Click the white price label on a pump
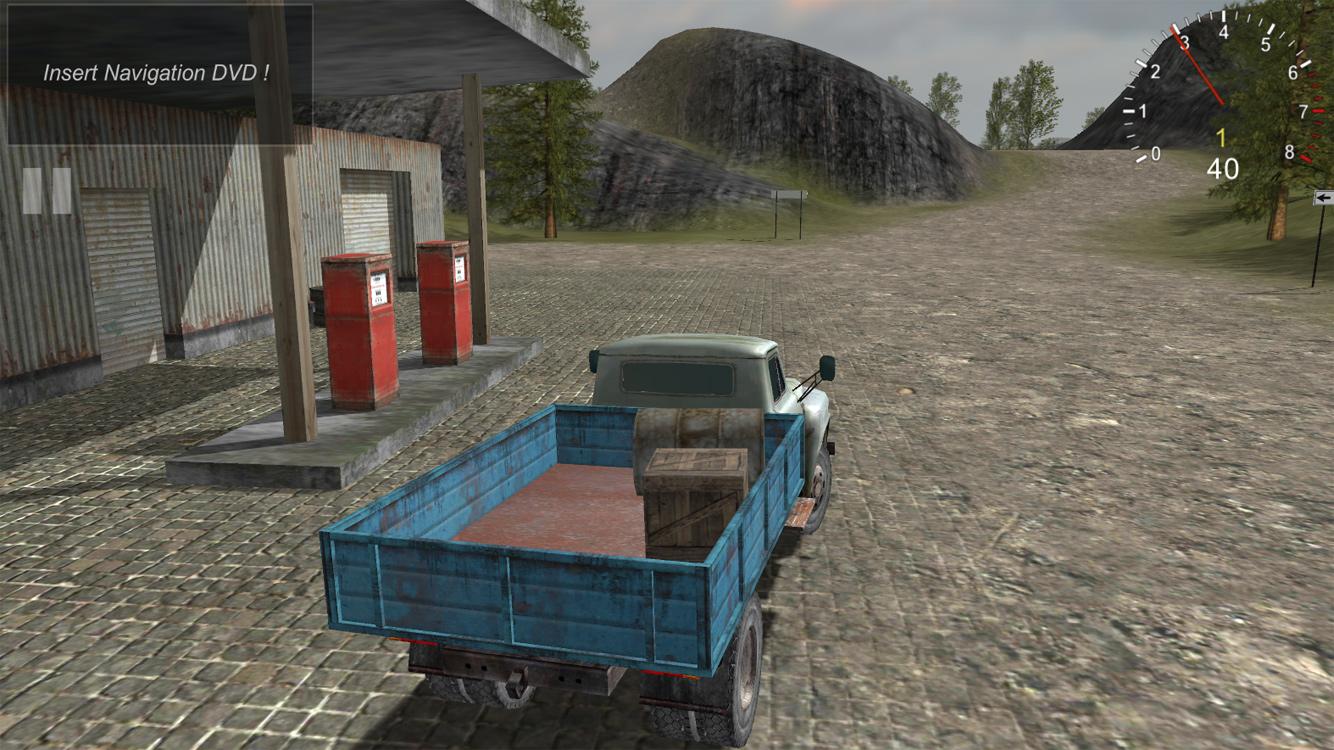Image resolution: width=1334 pixels, height=750 pixels. click(x=379, y=286)
